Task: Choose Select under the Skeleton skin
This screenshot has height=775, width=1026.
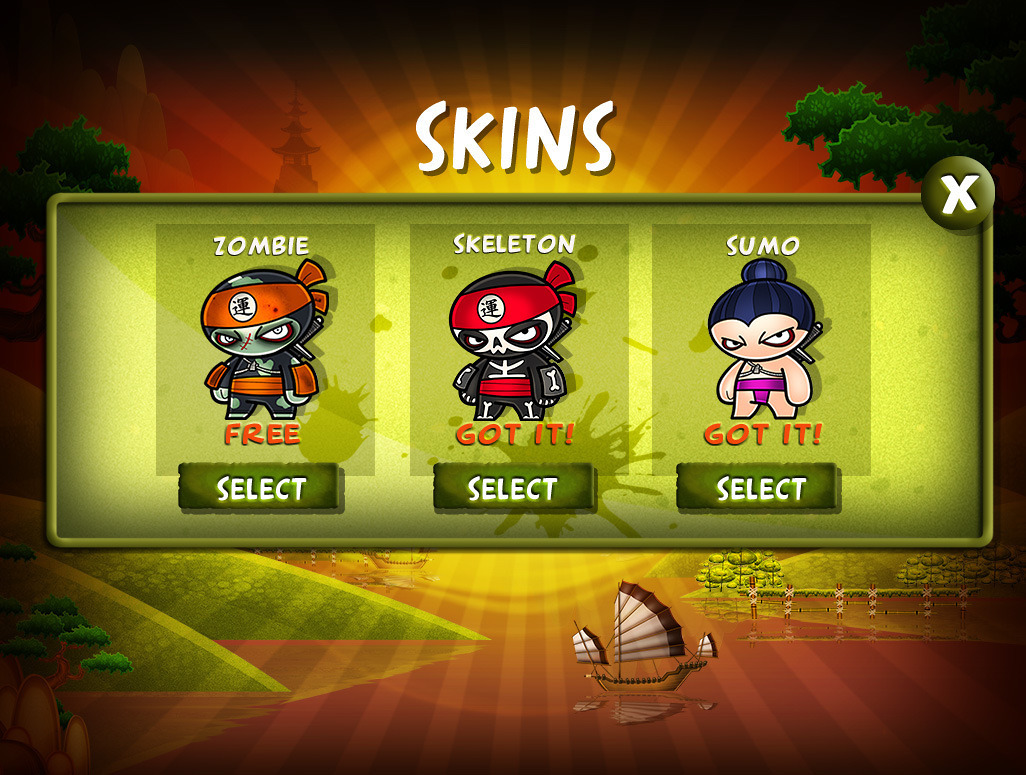Action: tap(513, 488)
